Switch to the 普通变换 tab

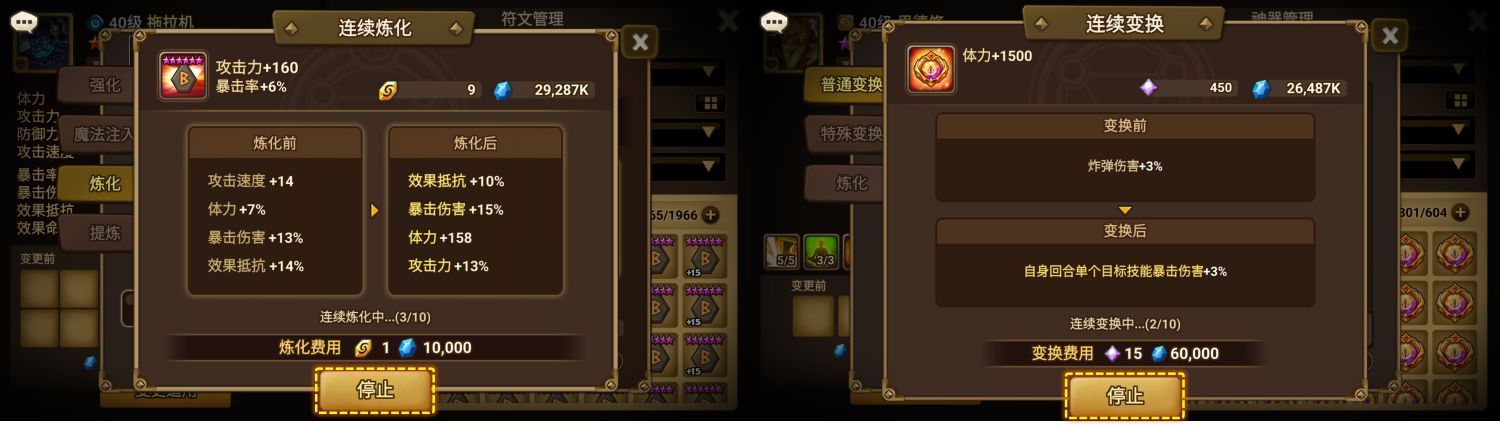pyautogui.click(x=847, y=85)
